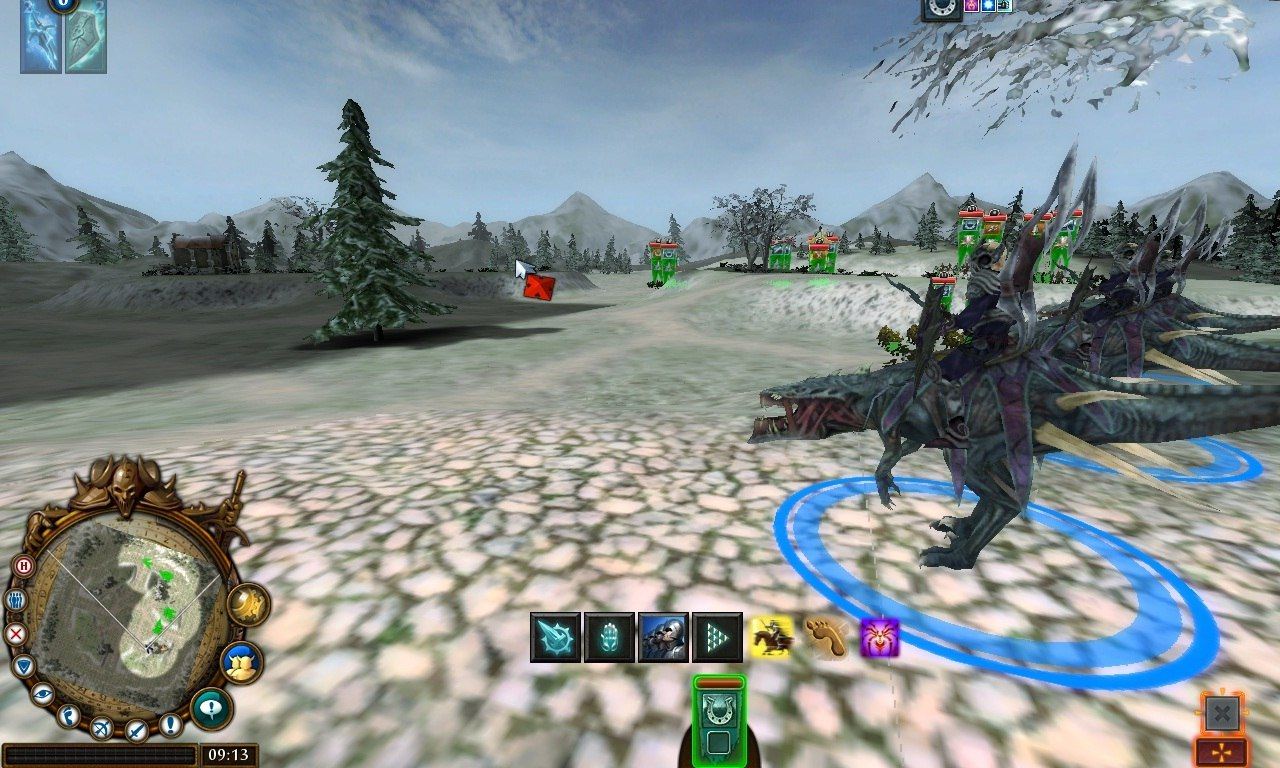1280x768 pixels.
Task: Click the orange crosshair button
Action: pos(1222,753)
